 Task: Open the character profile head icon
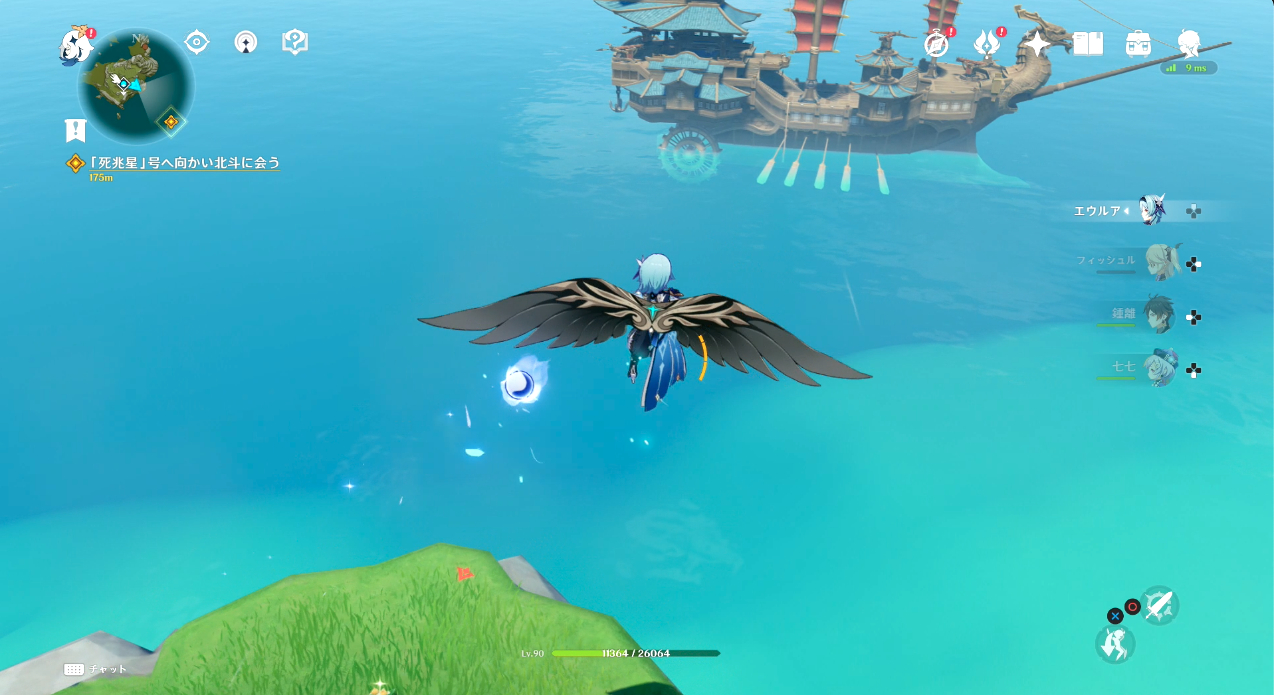(x=1189, y=43)
